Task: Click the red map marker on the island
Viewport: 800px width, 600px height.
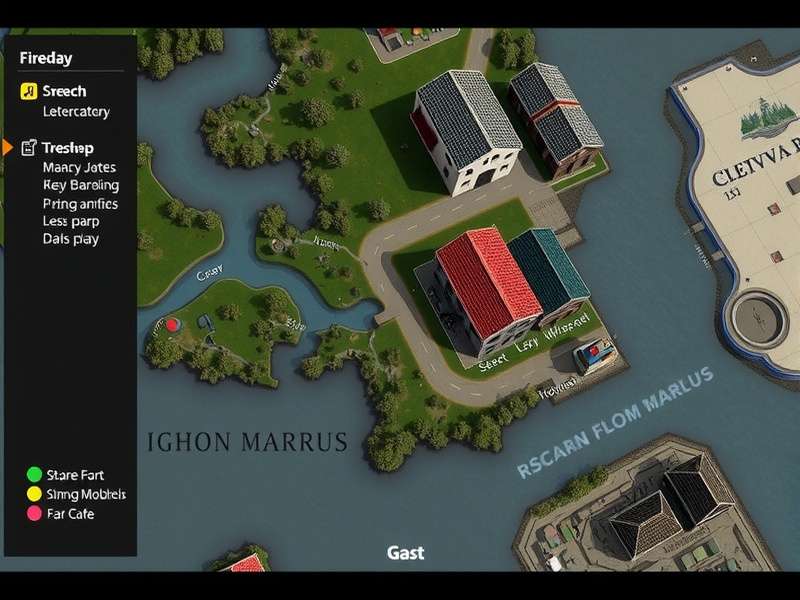Action: point(171,324)
